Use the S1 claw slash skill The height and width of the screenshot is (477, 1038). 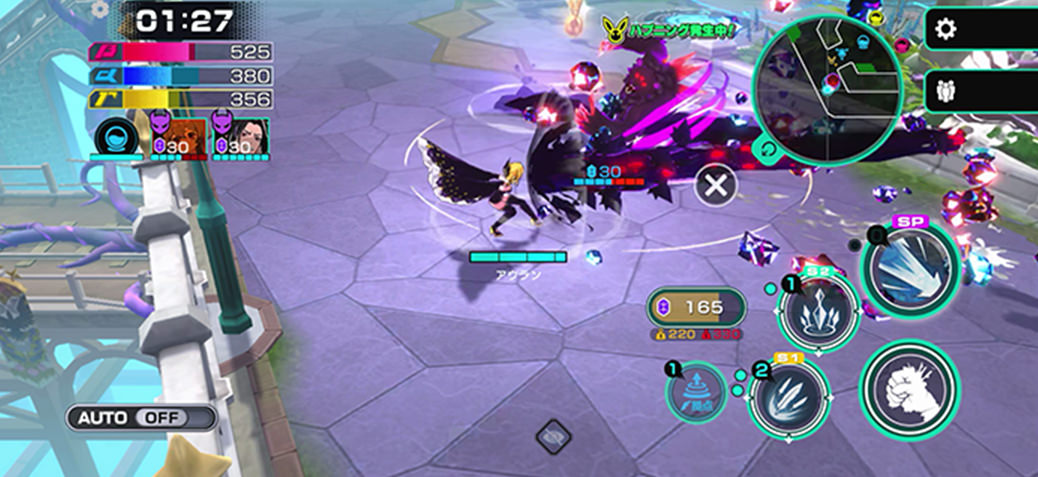tap(789, 397)
